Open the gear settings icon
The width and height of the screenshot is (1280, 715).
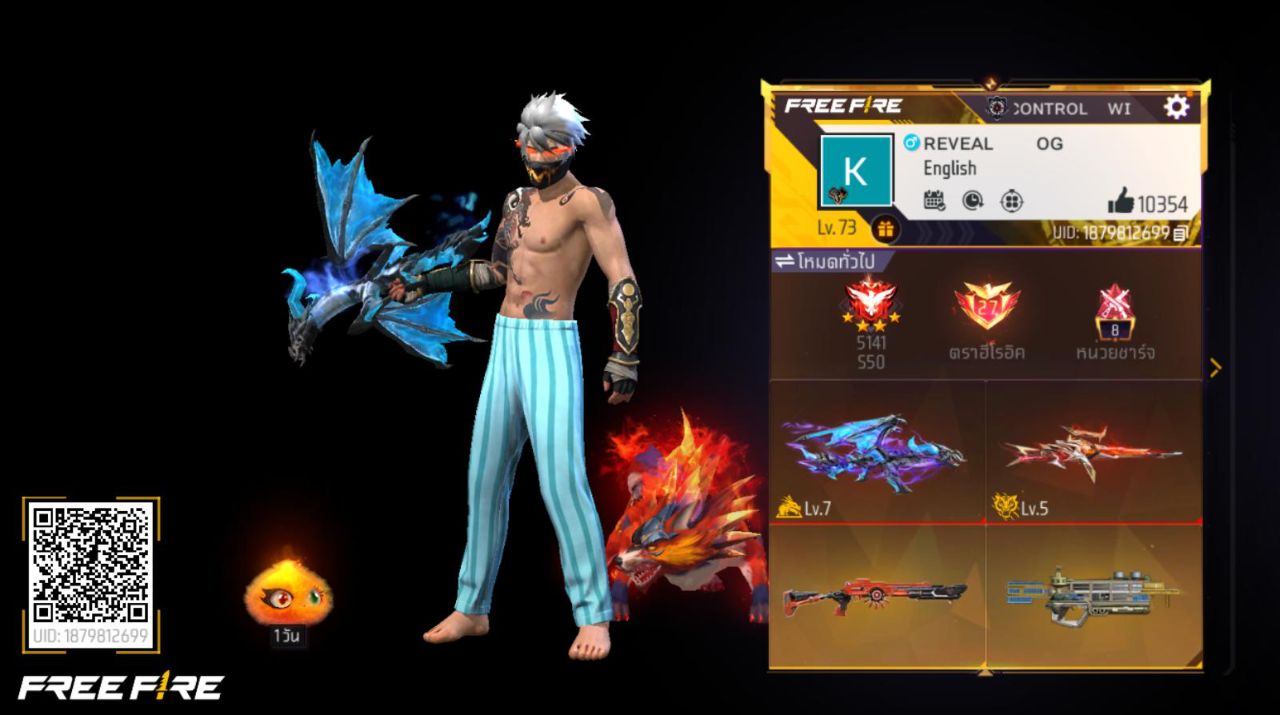(1177, 107)
